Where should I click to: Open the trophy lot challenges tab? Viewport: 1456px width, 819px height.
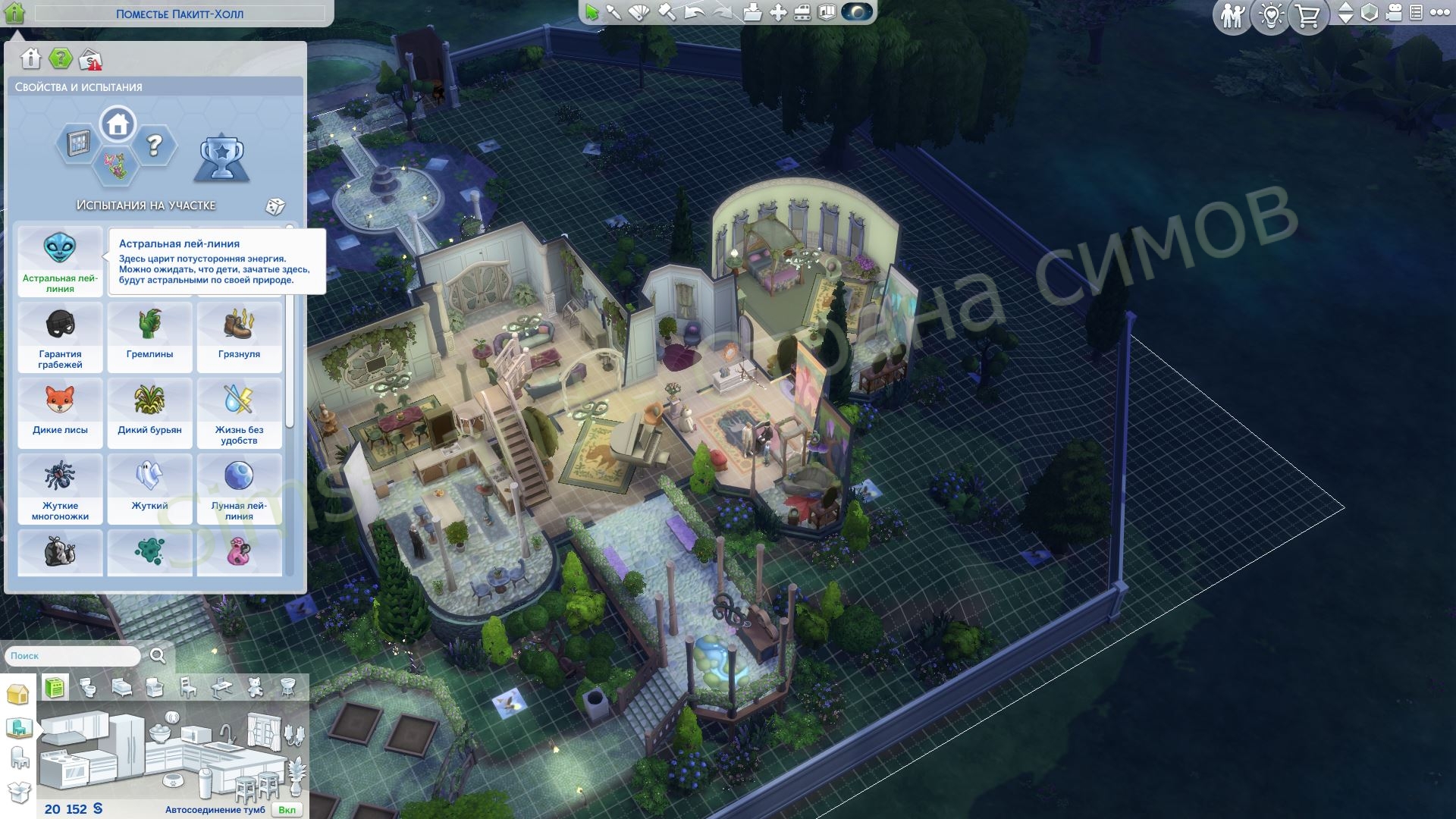221,157
